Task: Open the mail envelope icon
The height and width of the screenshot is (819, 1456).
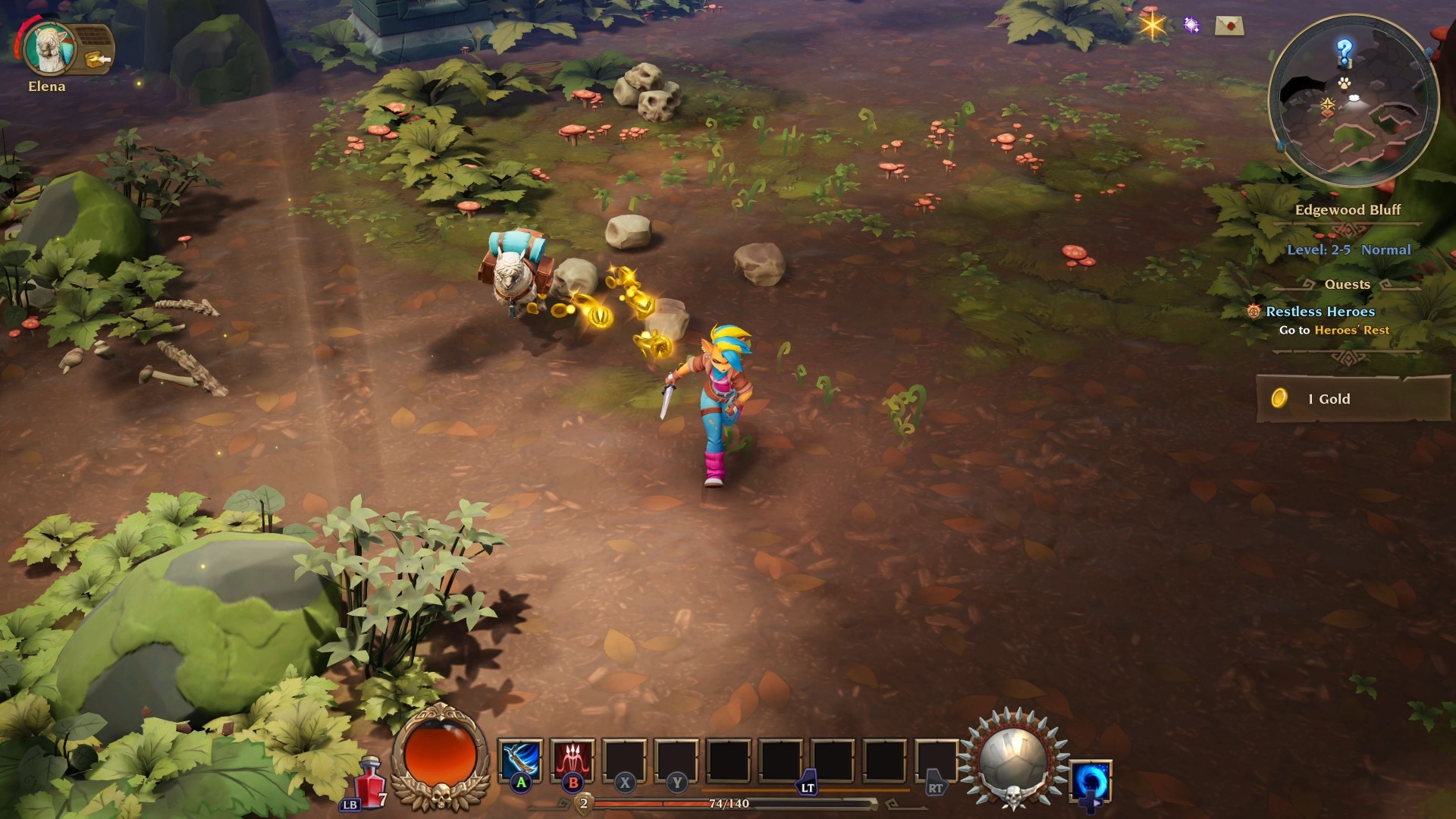Action: 1228,26
